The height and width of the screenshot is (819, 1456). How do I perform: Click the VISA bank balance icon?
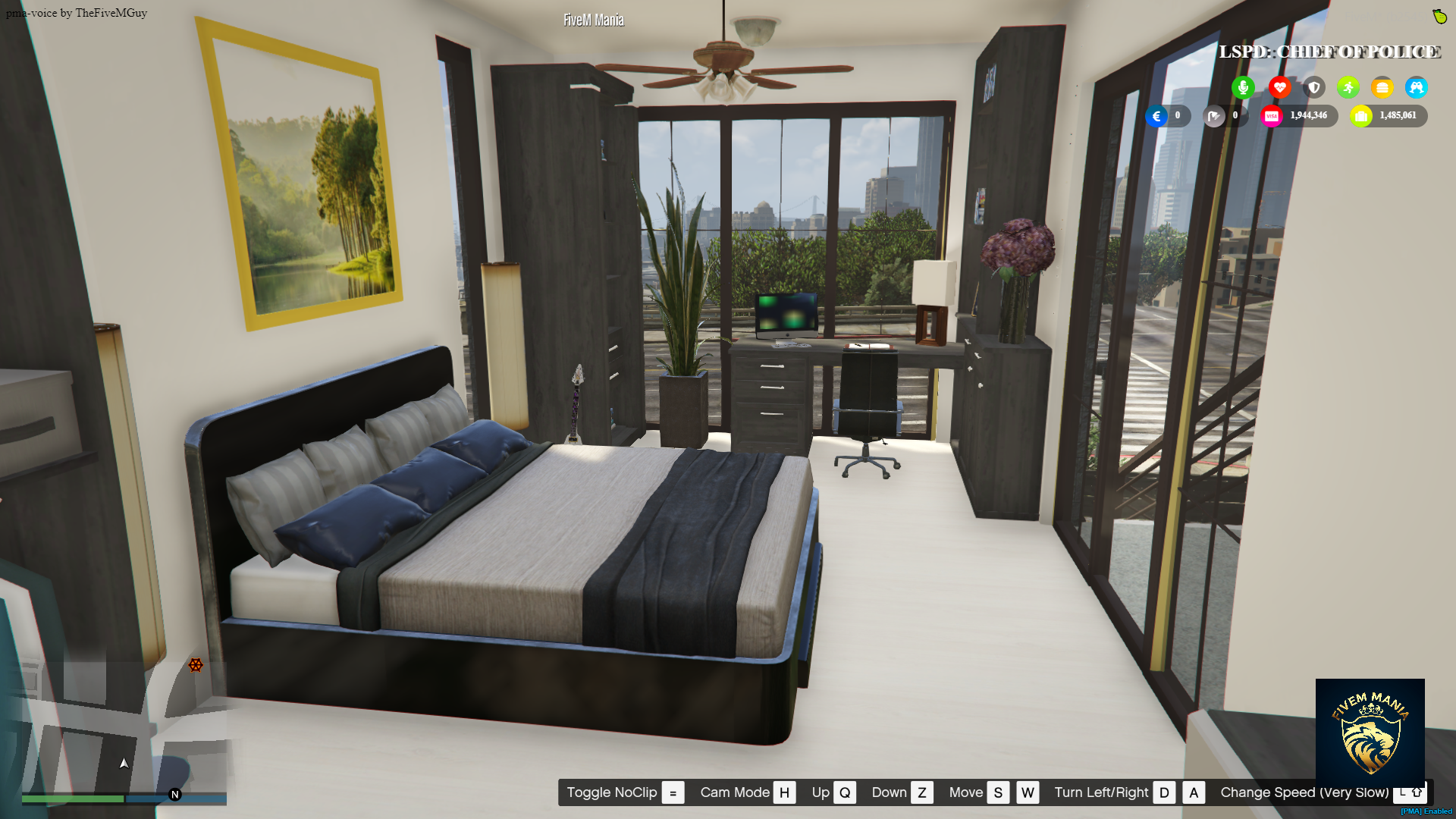(x=1272, y=116)
